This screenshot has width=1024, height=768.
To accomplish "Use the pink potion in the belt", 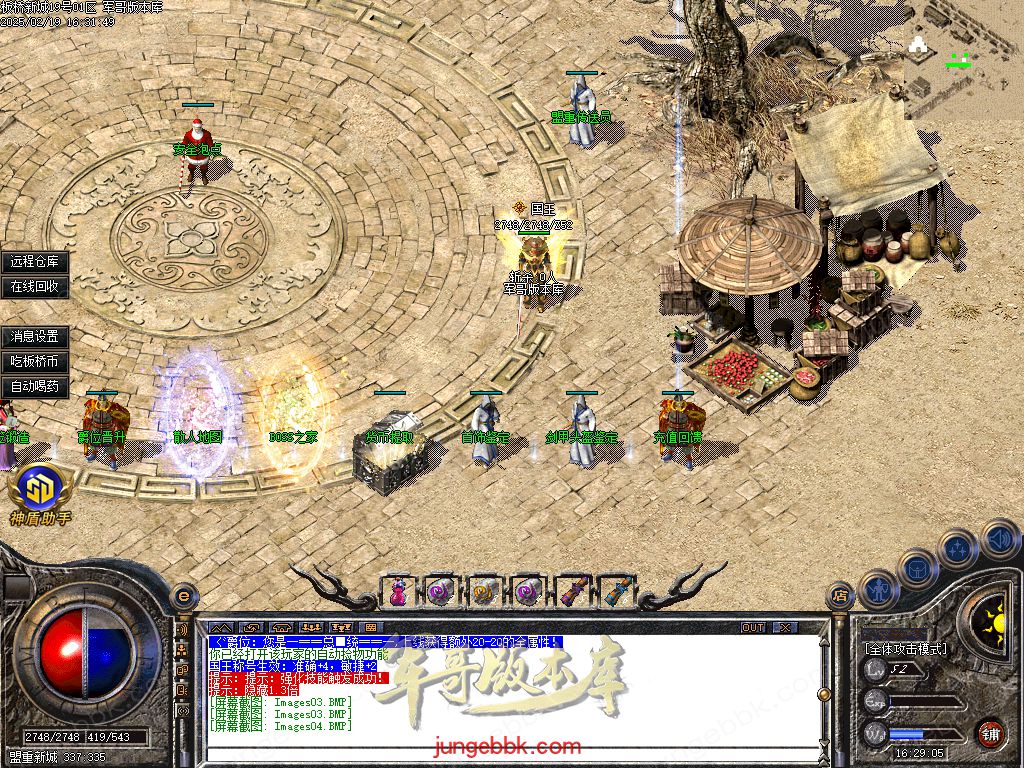I will pos(398,591).
